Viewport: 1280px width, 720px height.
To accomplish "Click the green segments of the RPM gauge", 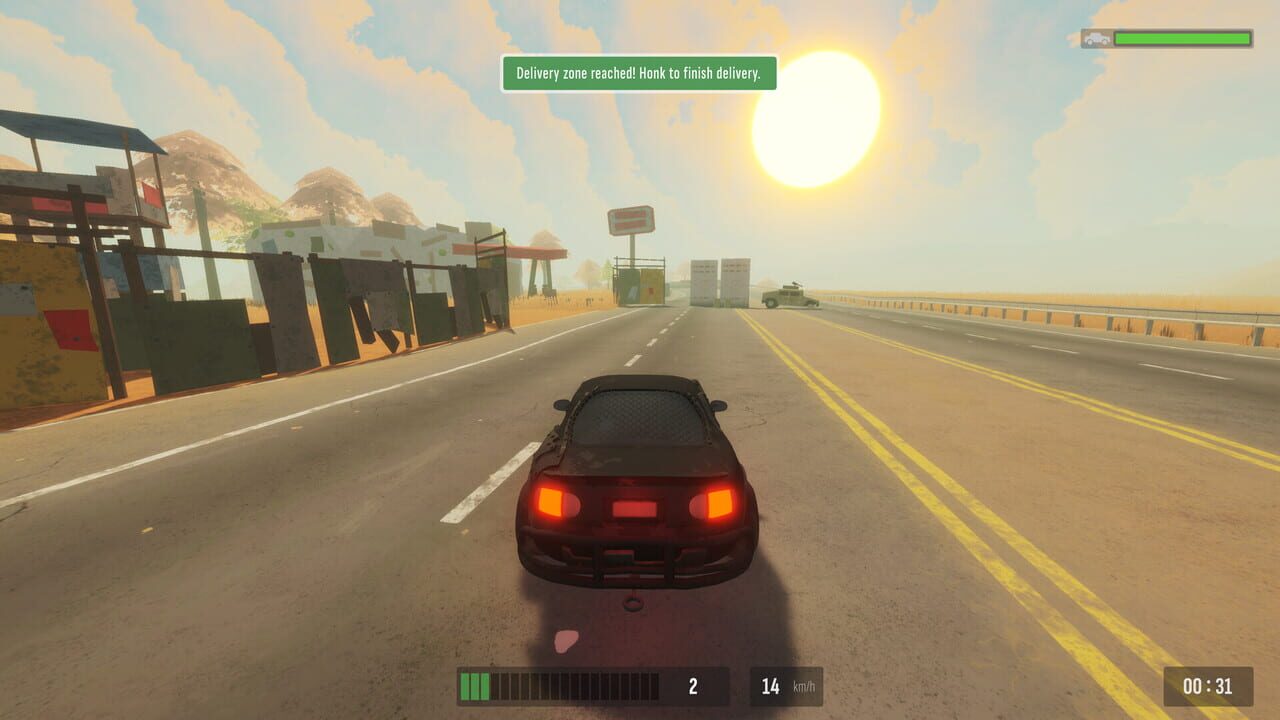I will [473, 687].
